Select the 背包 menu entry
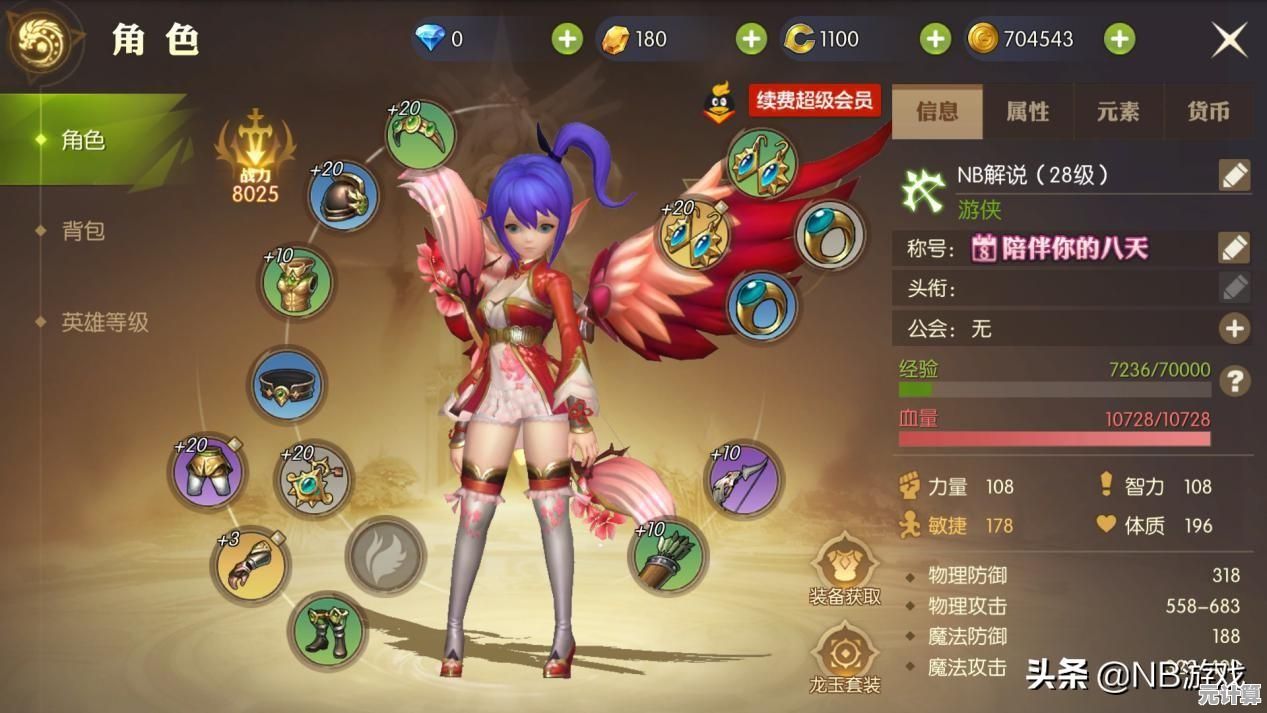Screen dimensions: 1267x713 pyautogui.click(x=83, y=231)
